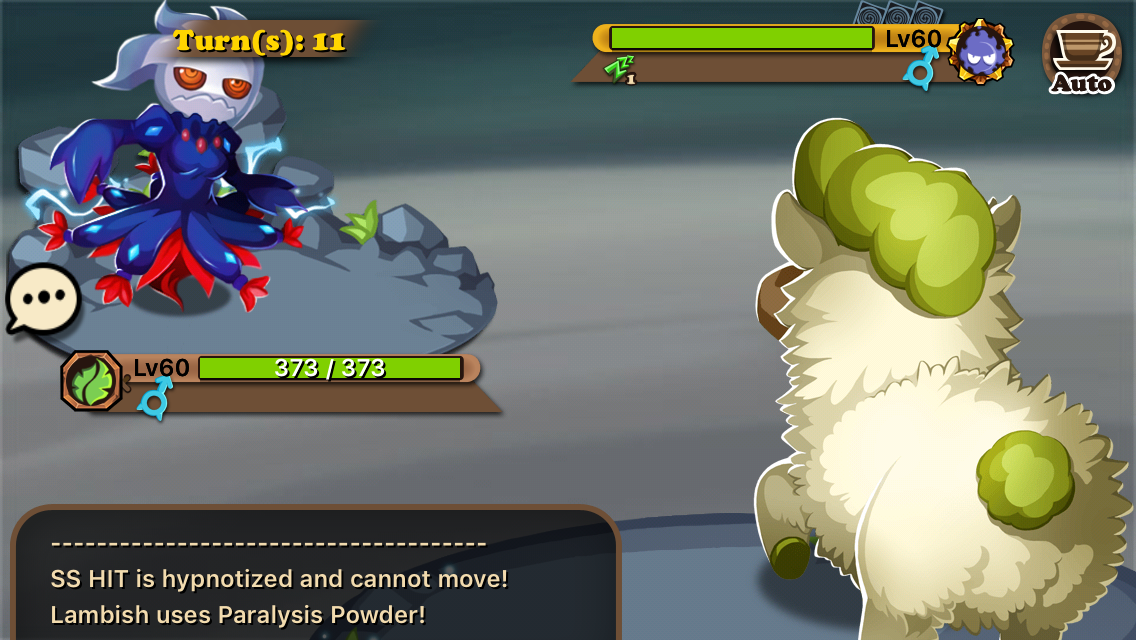Check the green sleep status icon
This screenshot has width=1136, height=640.
[x=619, y=69]
